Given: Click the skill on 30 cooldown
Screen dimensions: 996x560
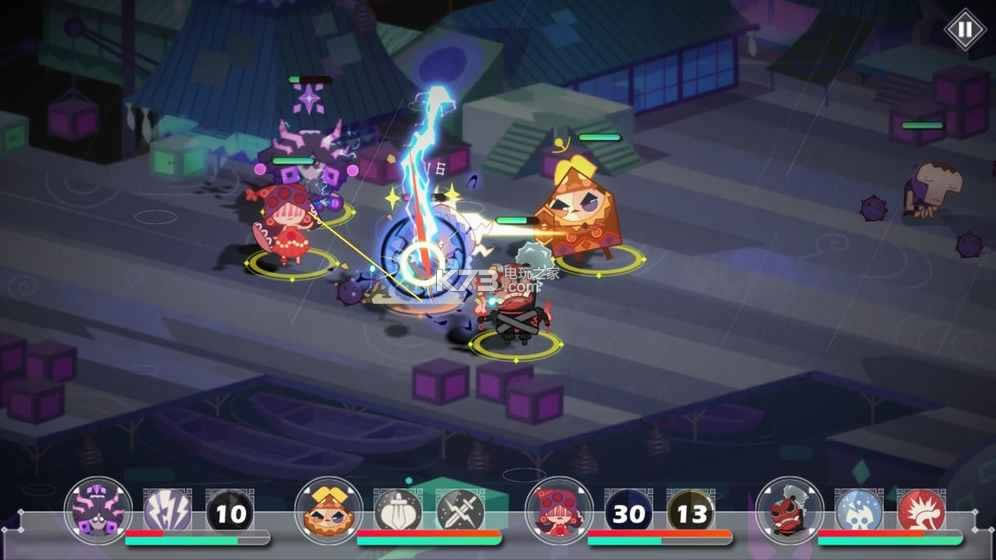Looking at the screenshot, I should 629,513.
